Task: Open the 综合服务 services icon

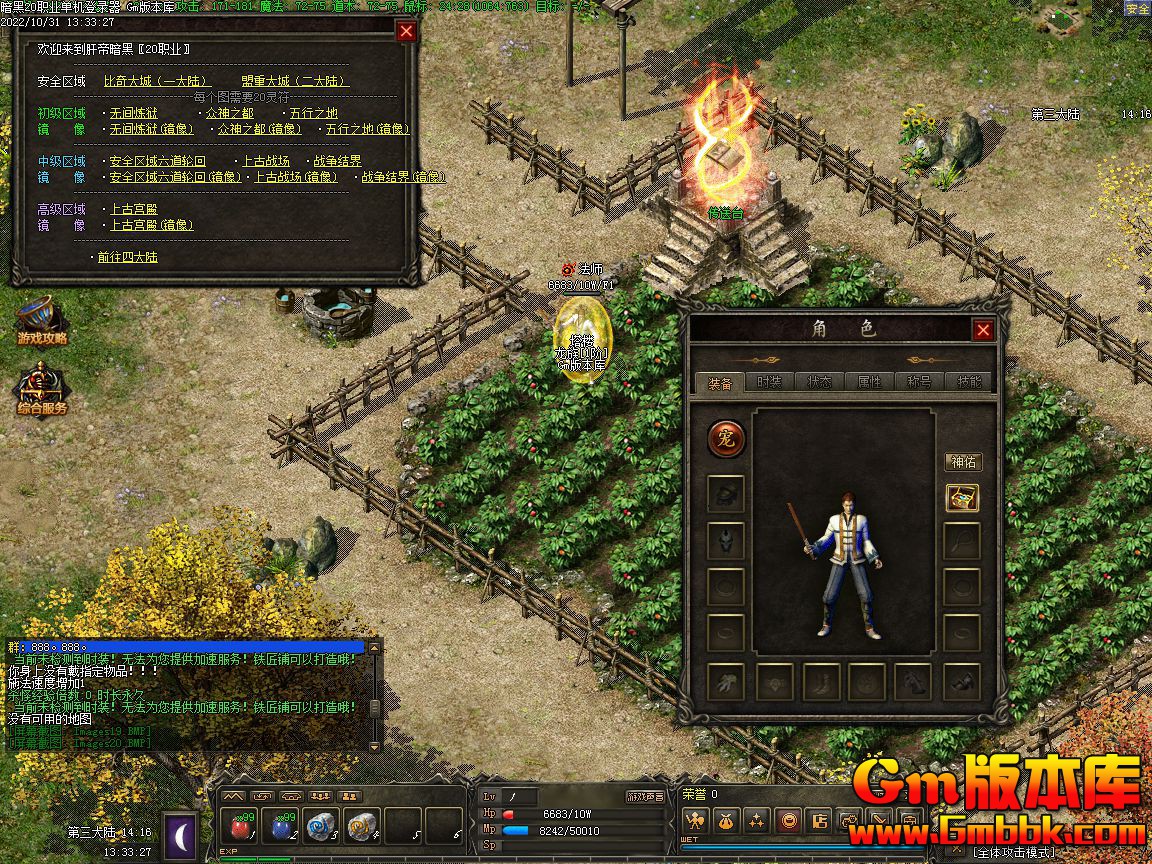Action: pos(42,389)
